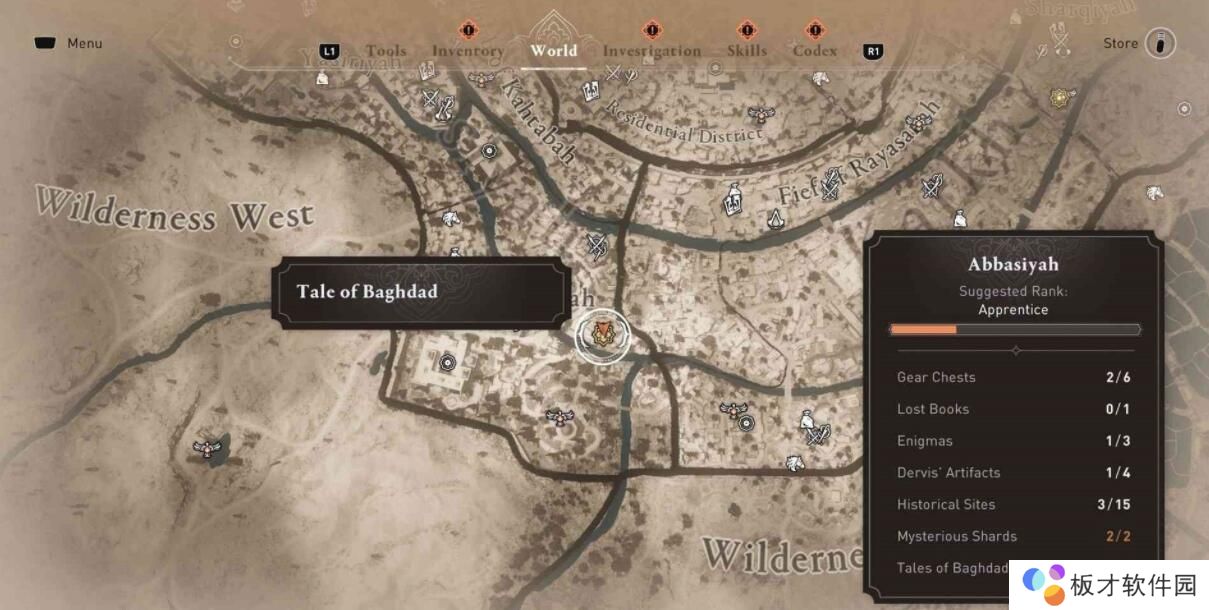Select the highlighted Tale of Baghdad marker
1209x610 pixels.
[603, 335]
